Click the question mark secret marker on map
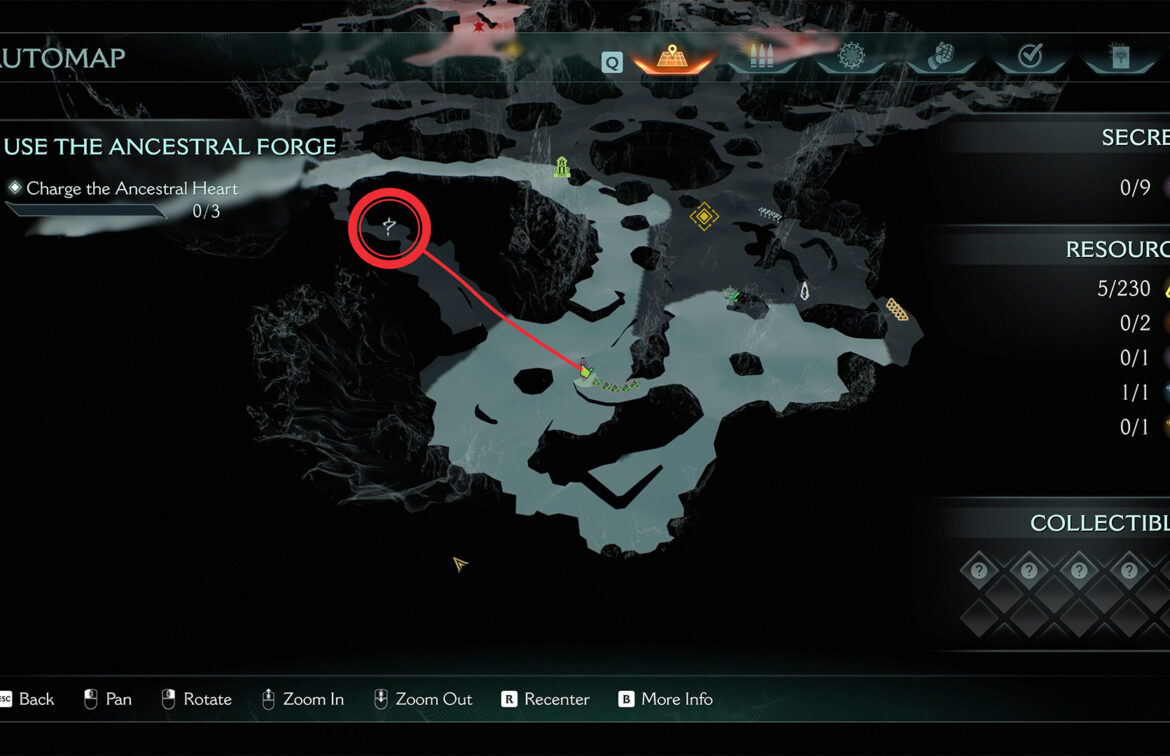The width and height of the screenshot is (1170, 756). [x=389, y=229]
